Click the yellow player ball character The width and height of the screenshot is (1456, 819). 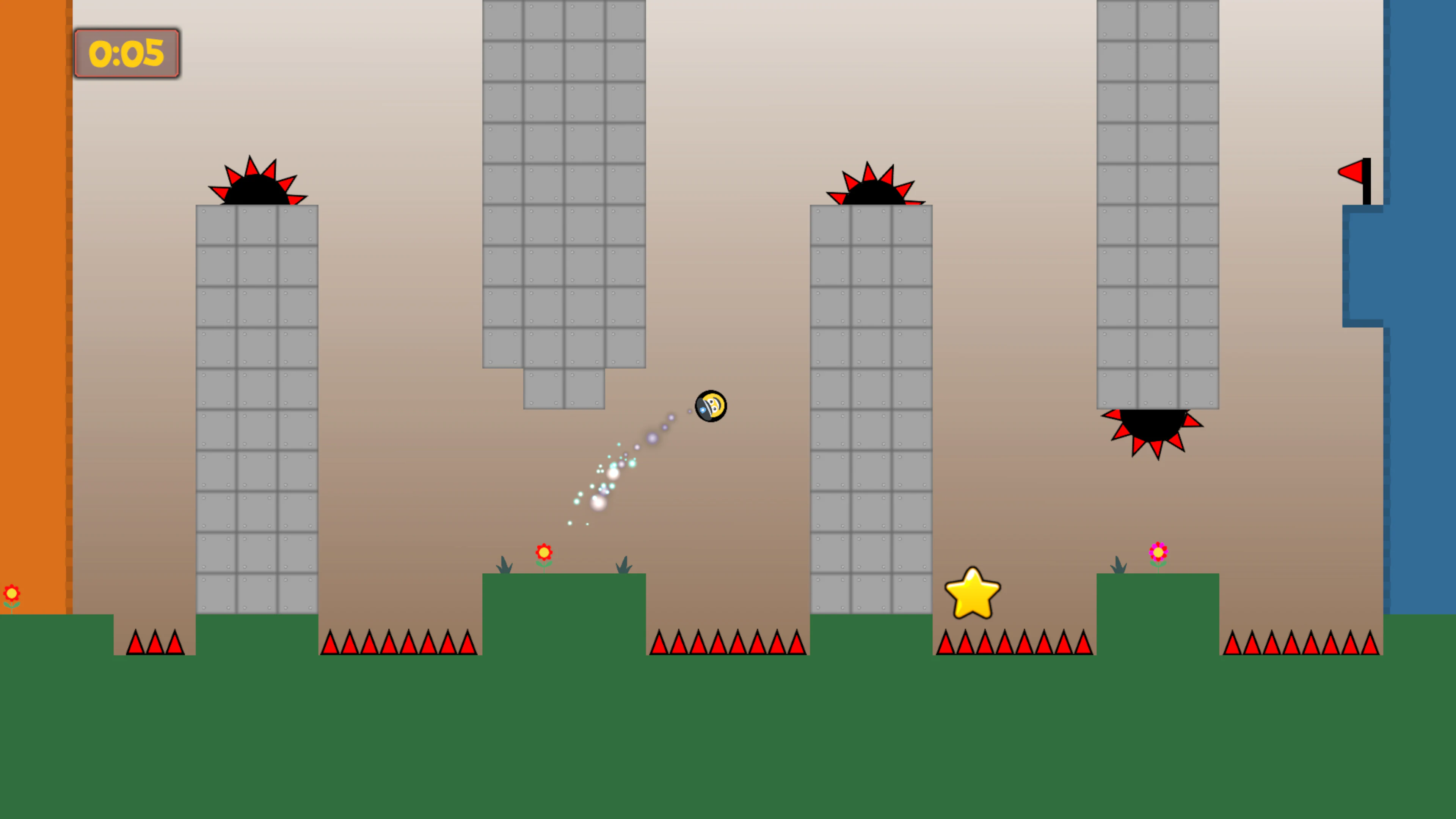711,406
